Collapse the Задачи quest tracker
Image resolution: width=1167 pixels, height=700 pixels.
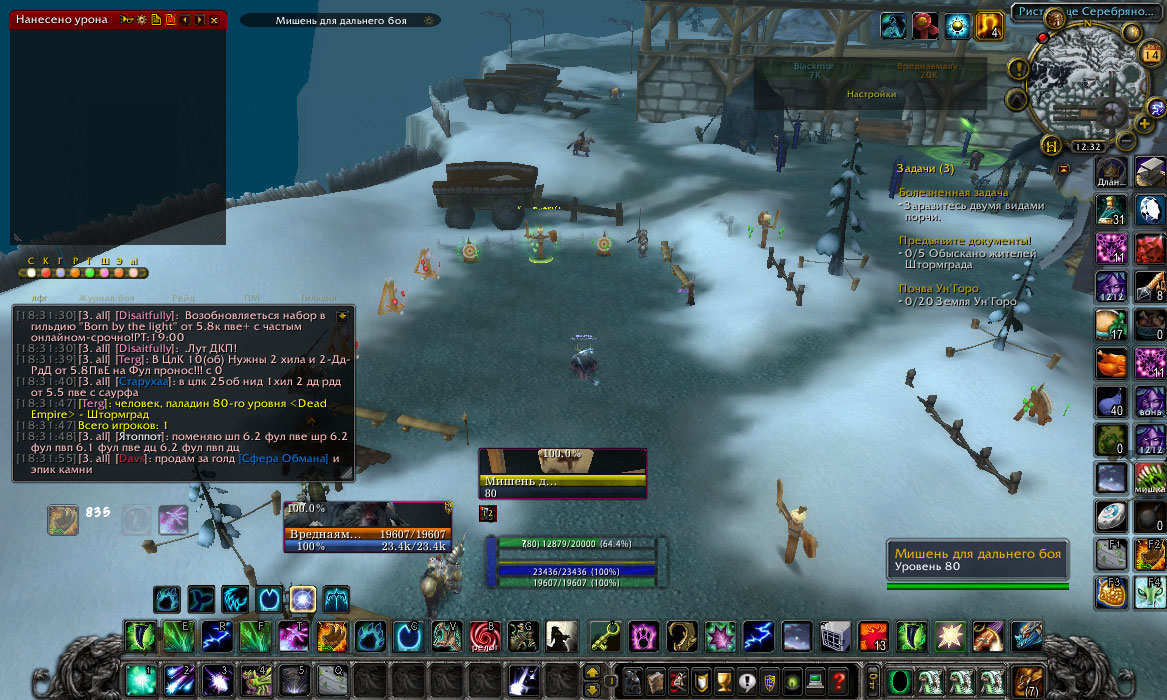tap(1063, 169)
